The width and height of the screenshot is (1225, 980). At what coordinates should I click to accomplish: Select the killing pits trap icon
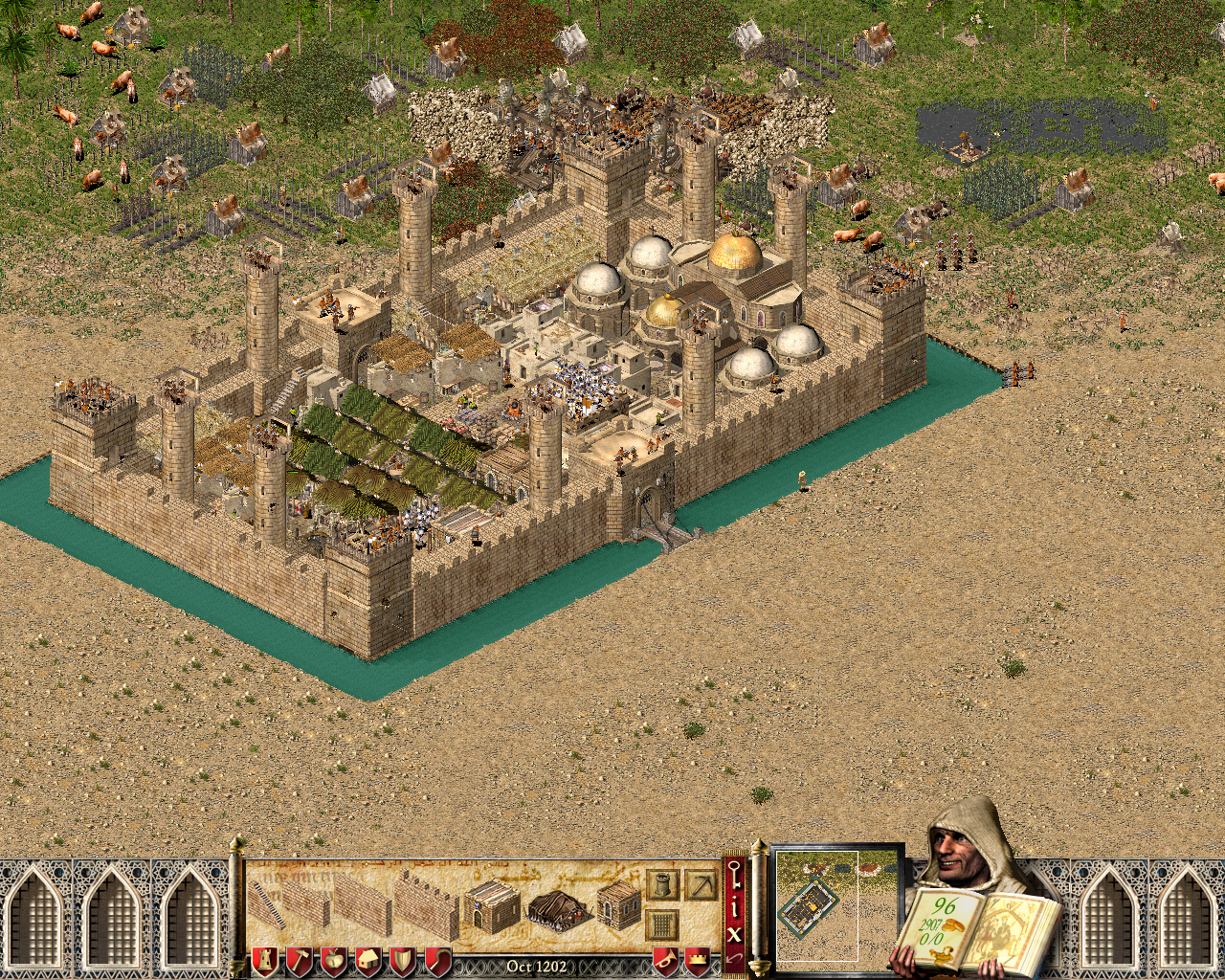[x=663, y=923]
